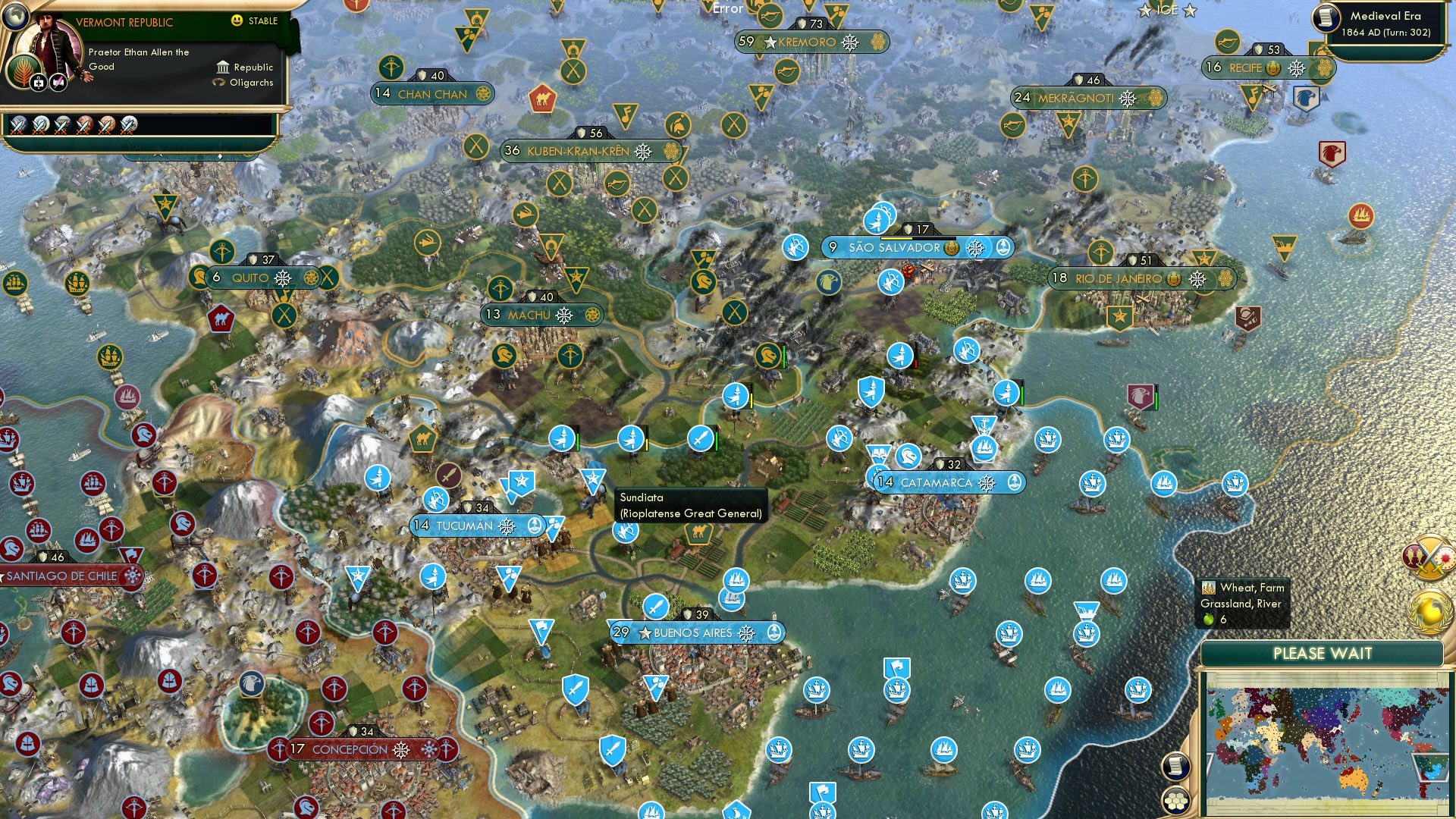Click the Republic government building icon
The height and width of the screenshot is (819, 1456).
click(223, 68)
